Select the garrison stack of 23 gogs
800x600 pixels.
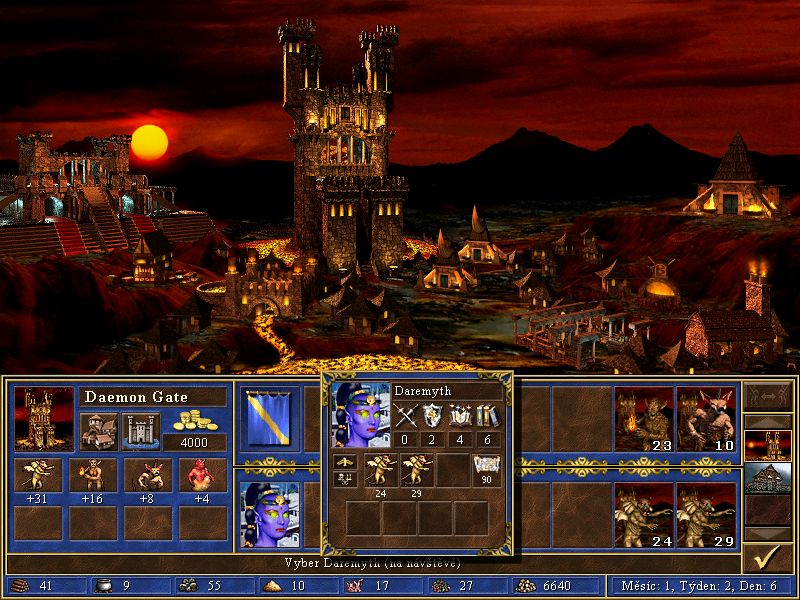pyautogui.click(x=643, y=416)
